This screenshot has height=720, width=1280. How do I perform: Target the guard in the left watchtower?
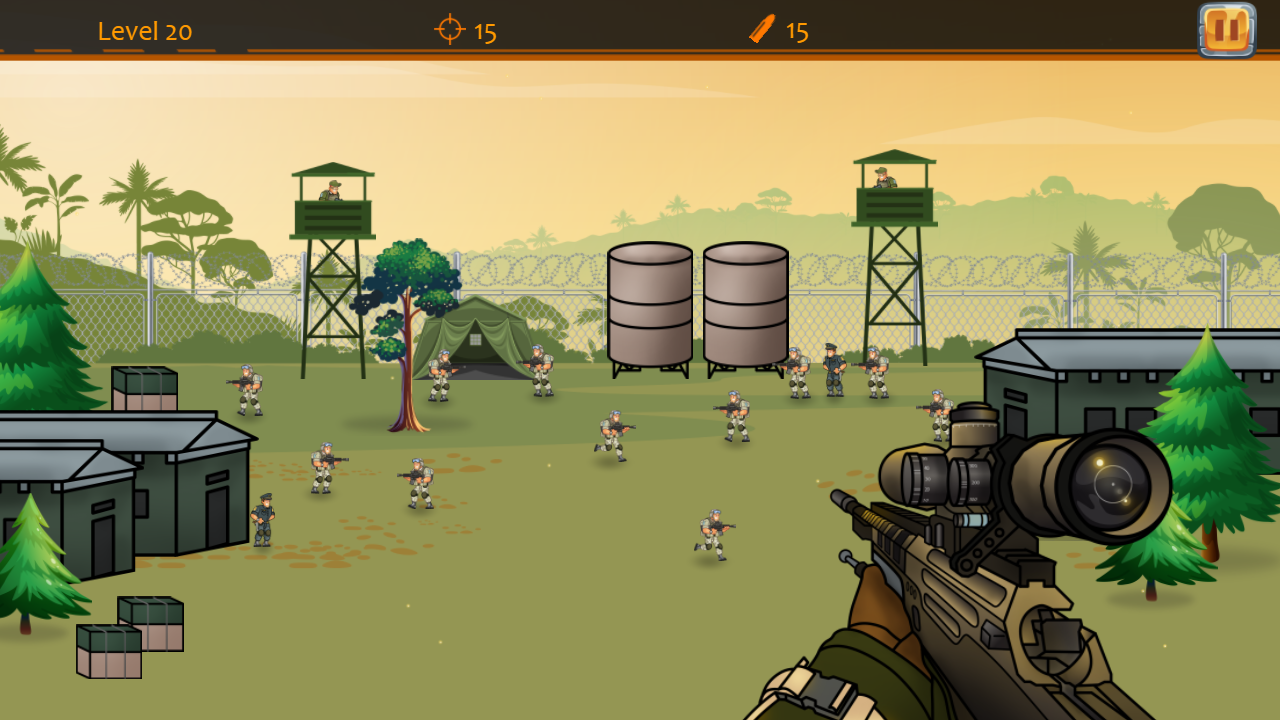[x=330, y=190]
